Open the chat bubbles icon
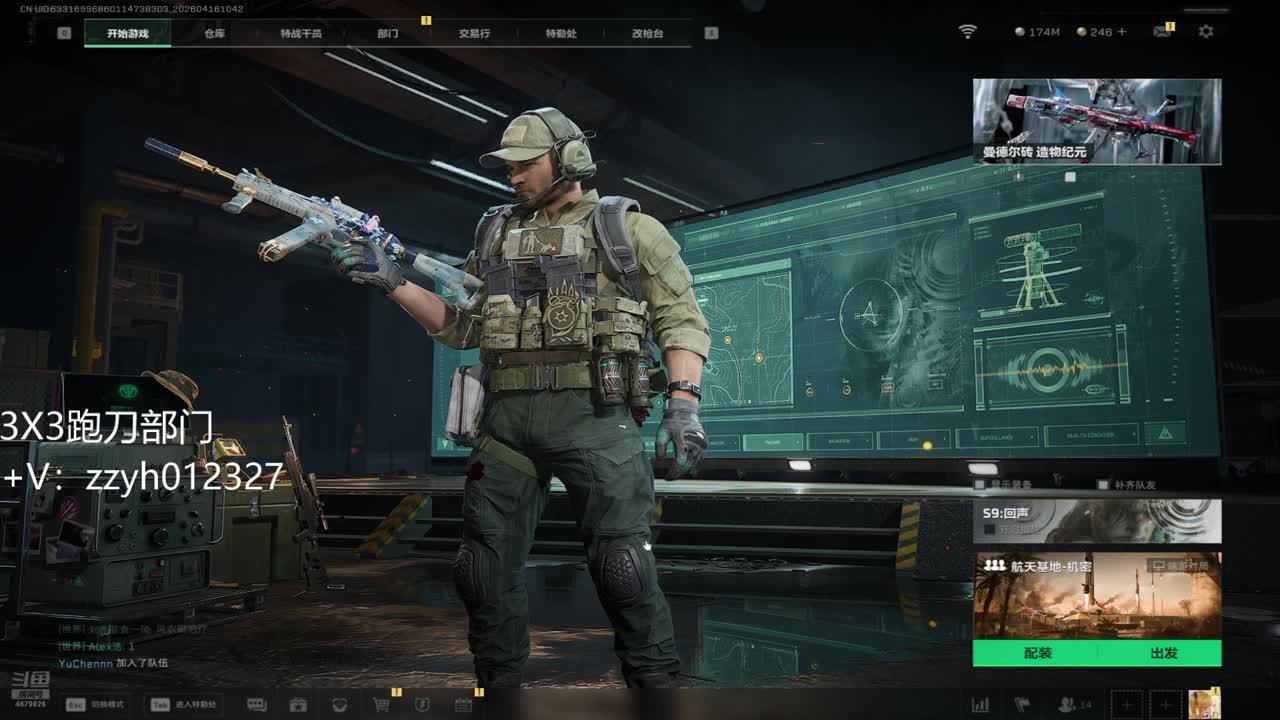 (x=257, y=704)
